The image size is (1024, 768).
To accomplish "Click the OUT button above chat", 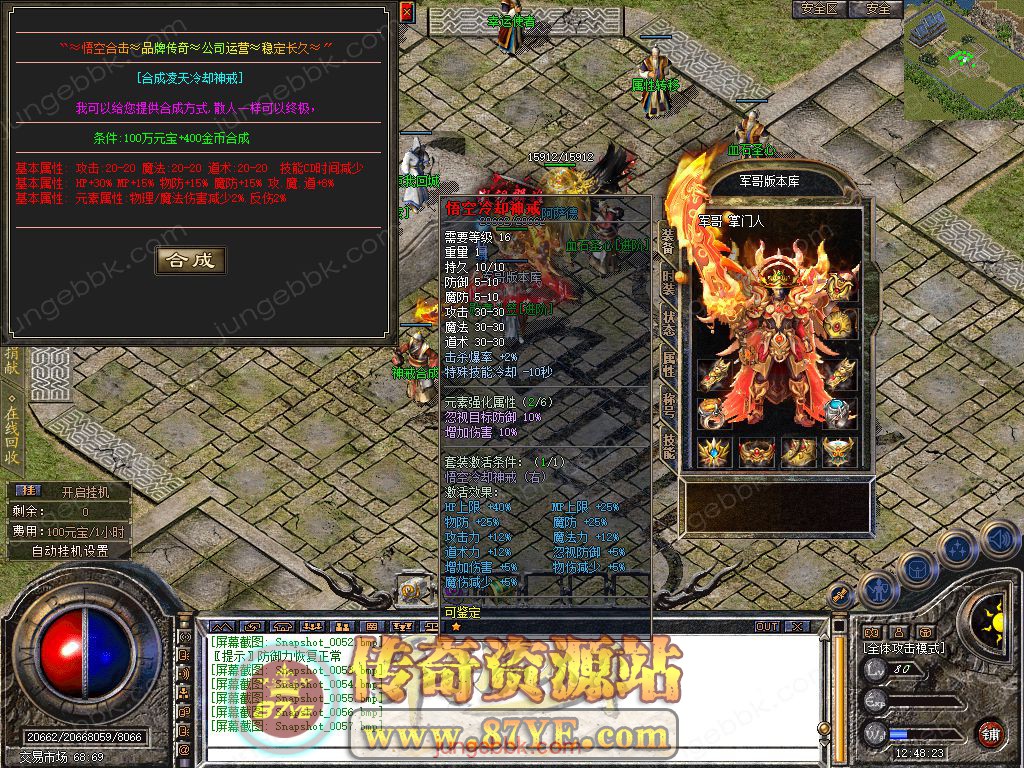I will (x=767, y=626).
